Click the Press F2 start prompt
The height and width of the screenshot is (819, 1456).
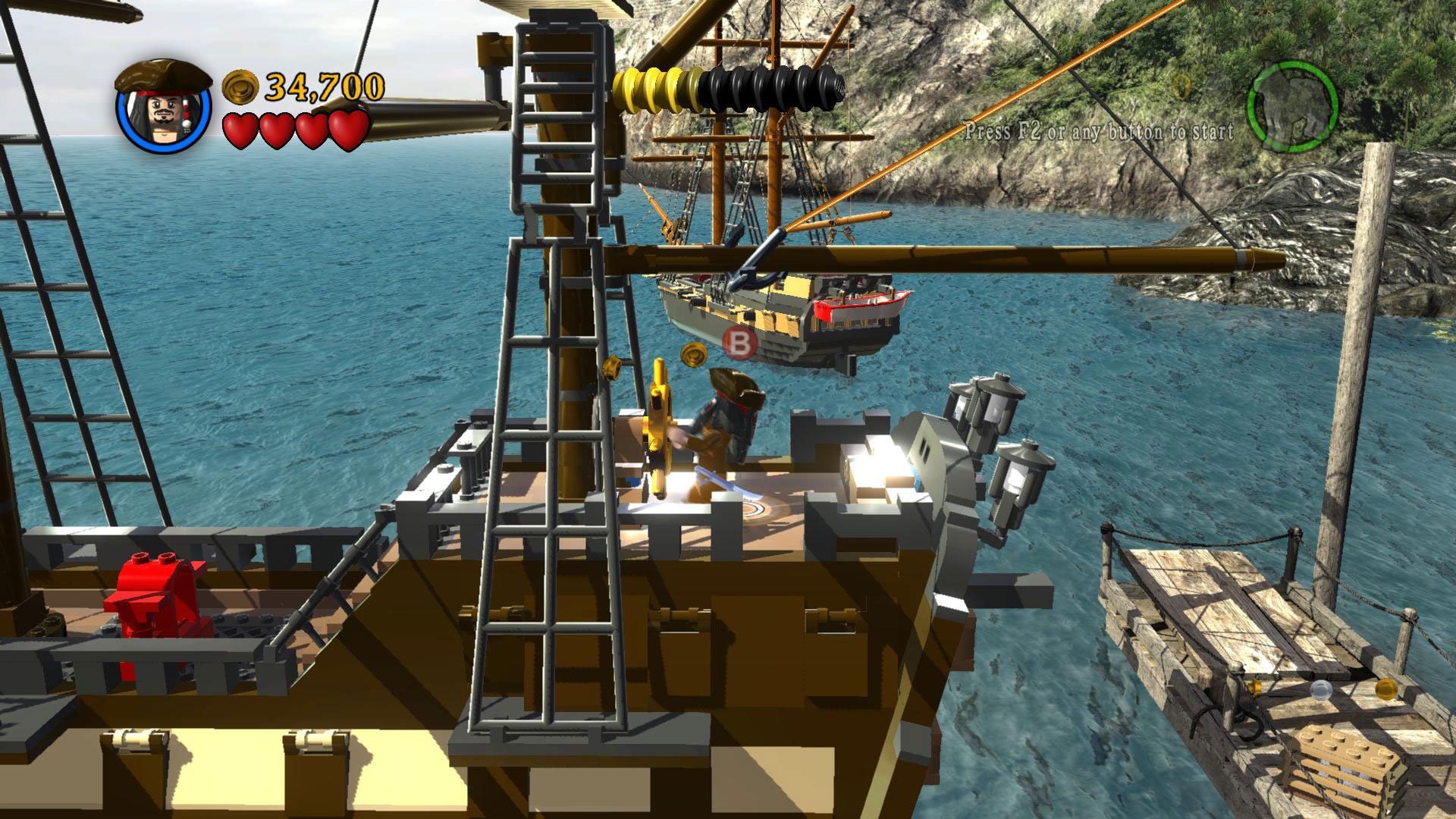point(1101,130)
